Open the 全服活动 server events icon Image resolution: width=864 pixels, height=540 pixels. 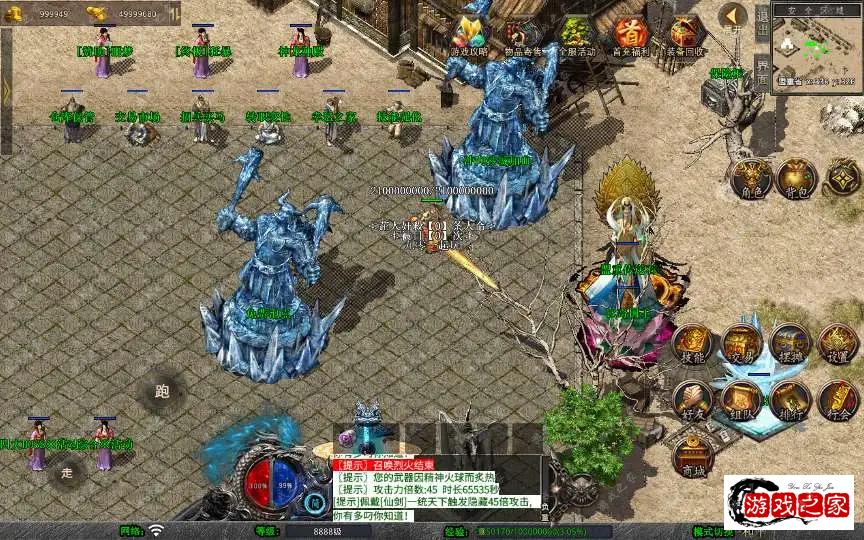[576, 37]
